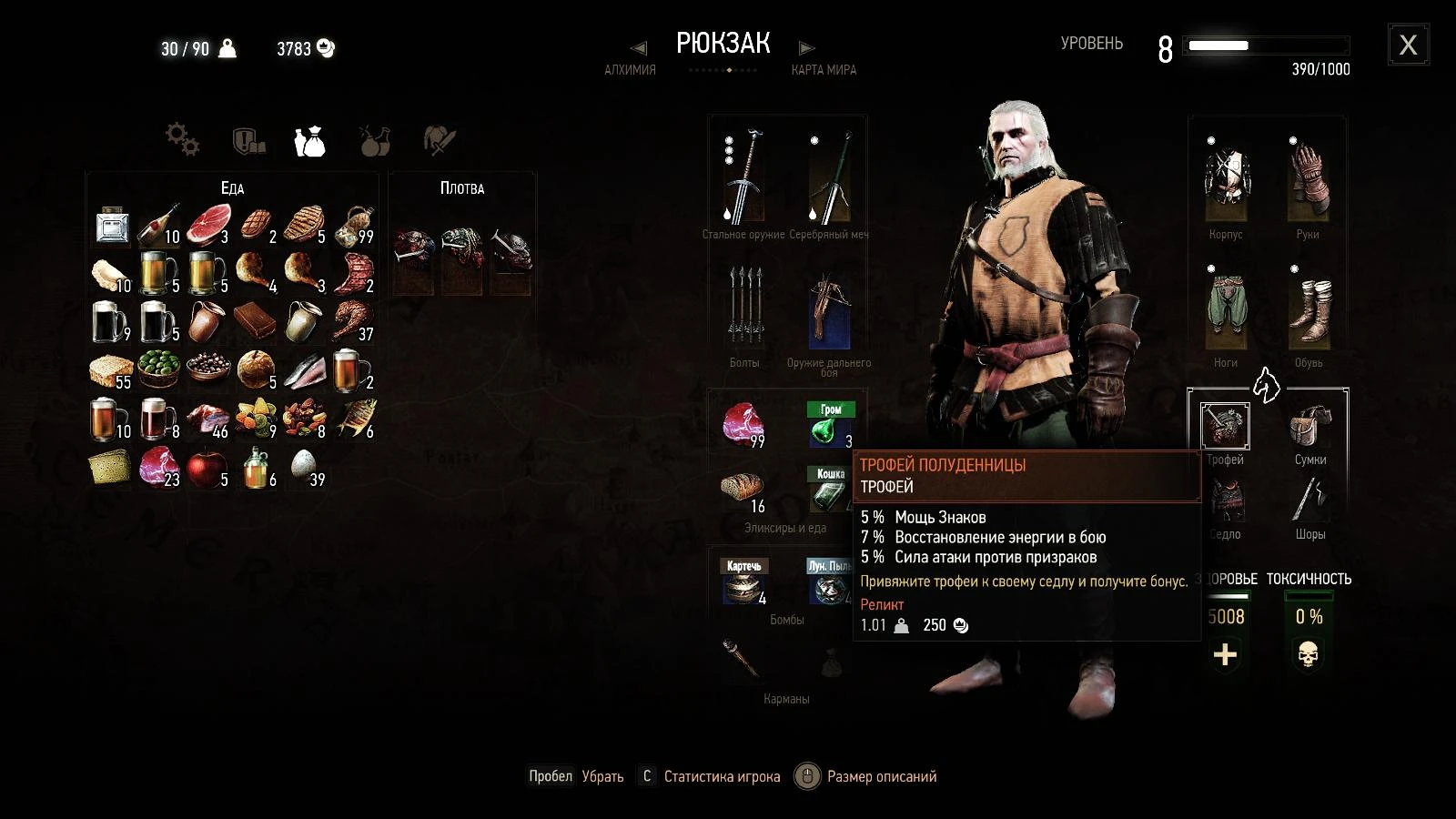Open Статистика игрока
This screenshot has width=1456, height=819.
pos(722,776)
